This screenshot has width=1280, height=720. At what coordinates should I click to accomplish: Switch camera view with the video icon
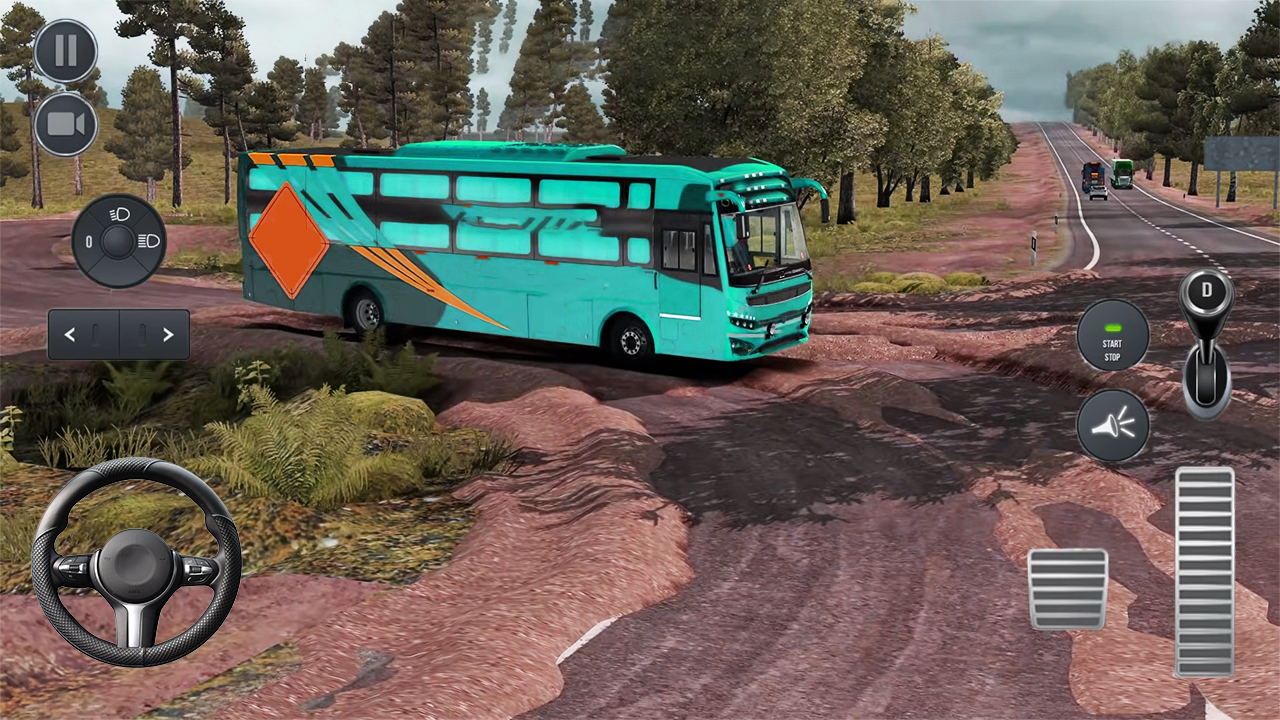pyautogui.click(x=65, y=123)
